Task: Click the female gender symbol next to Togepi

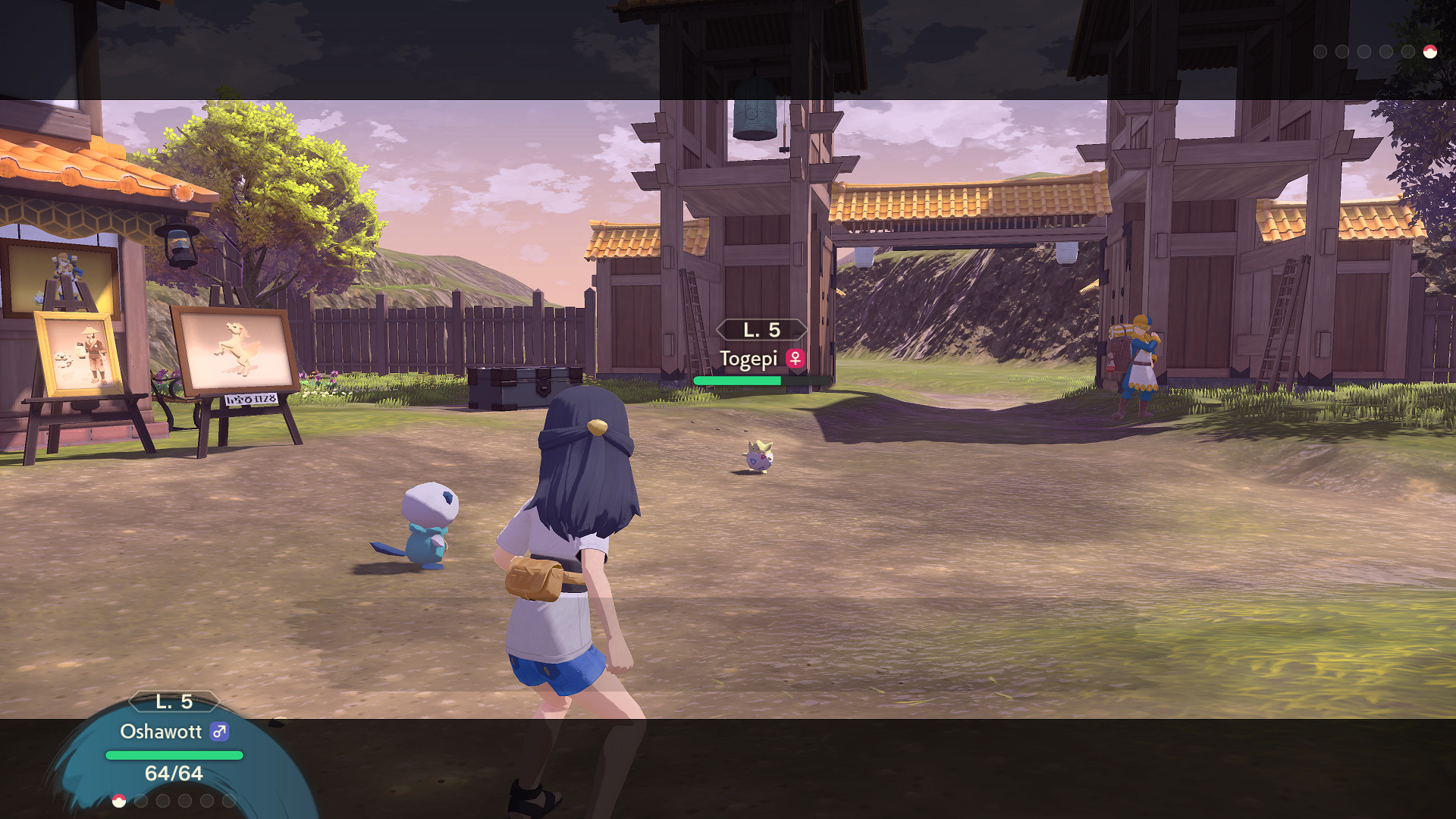Action: (x=794, y=358)
